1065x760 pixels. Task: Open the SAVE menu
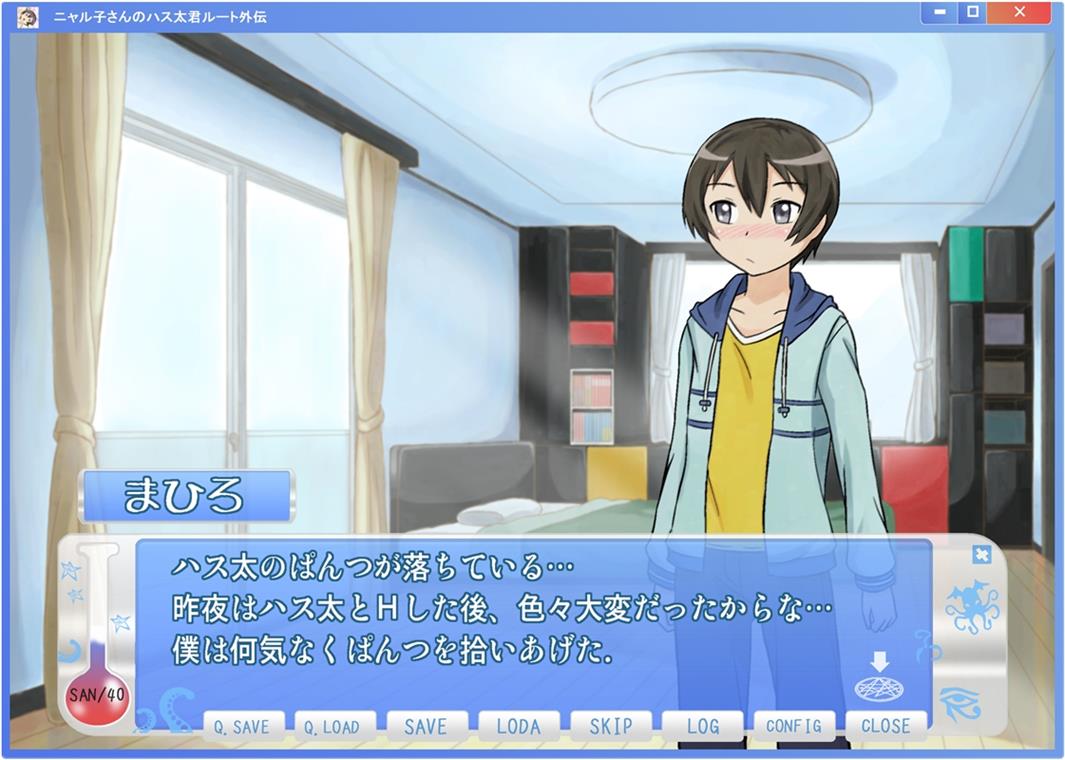pyautogui.click(x=425, y=726)
